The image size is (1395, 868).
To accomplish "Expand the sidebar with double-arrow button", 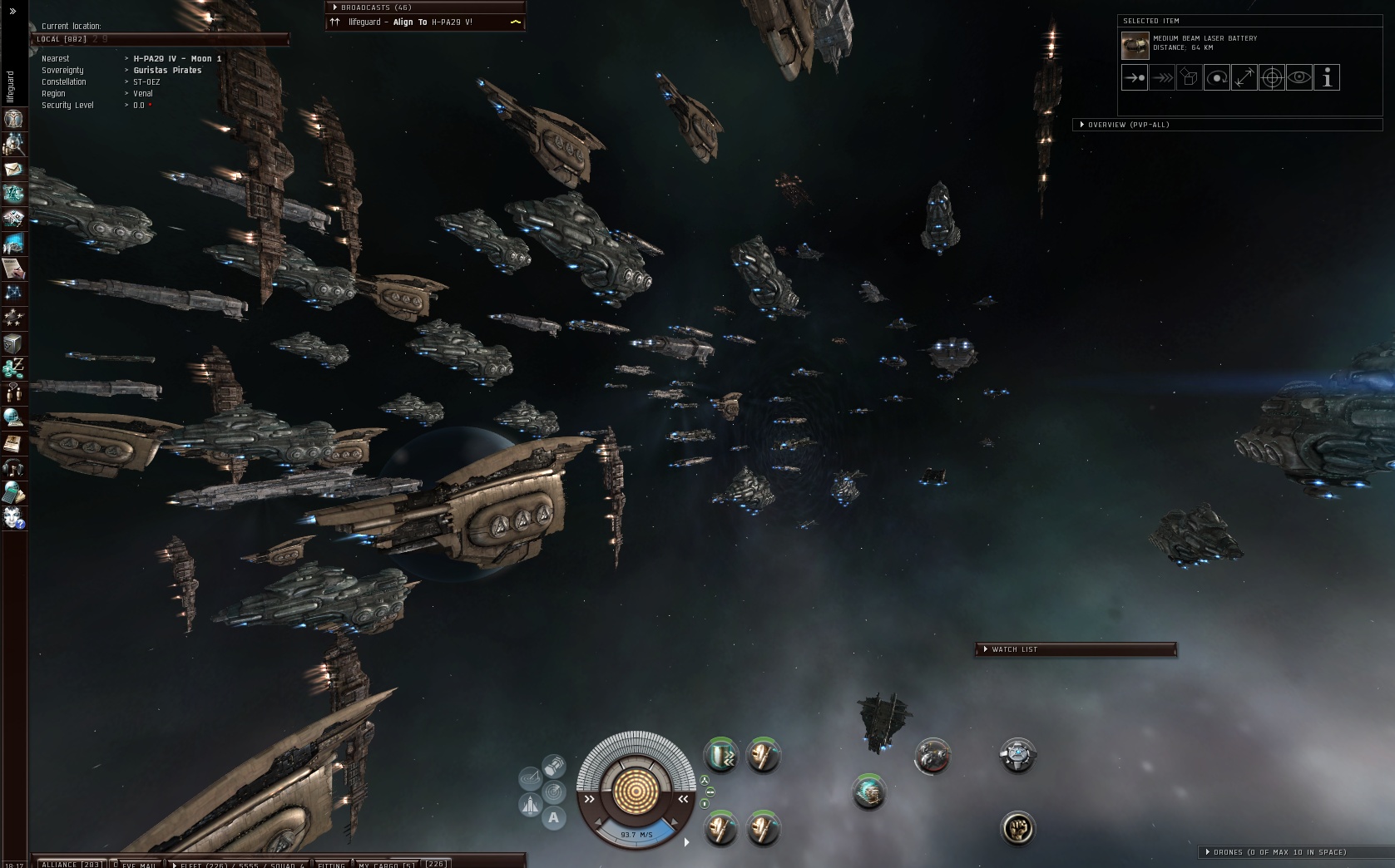I will 12,11.
